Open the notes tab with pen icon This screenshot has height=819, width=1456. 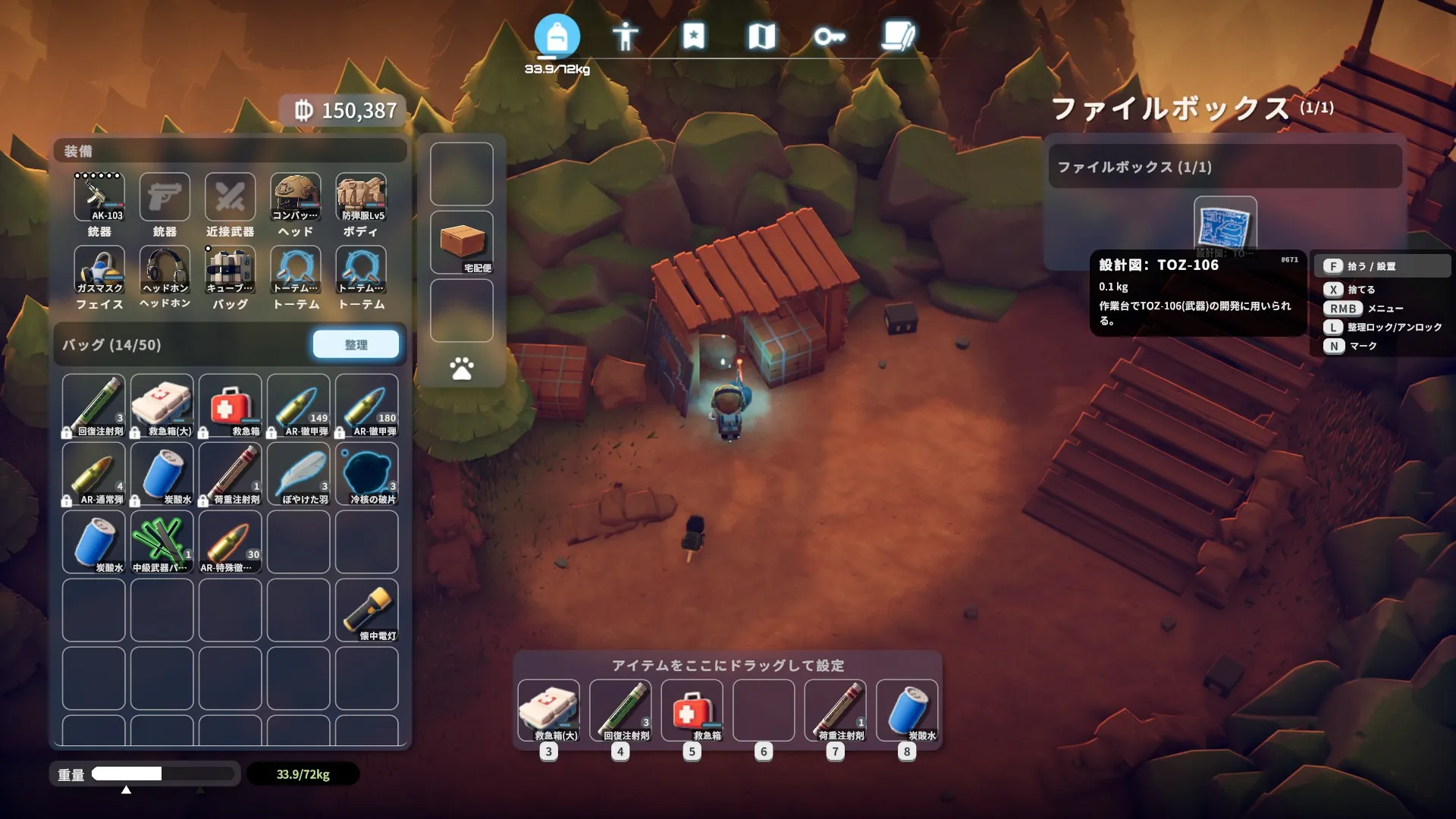[x=898, y=36]
